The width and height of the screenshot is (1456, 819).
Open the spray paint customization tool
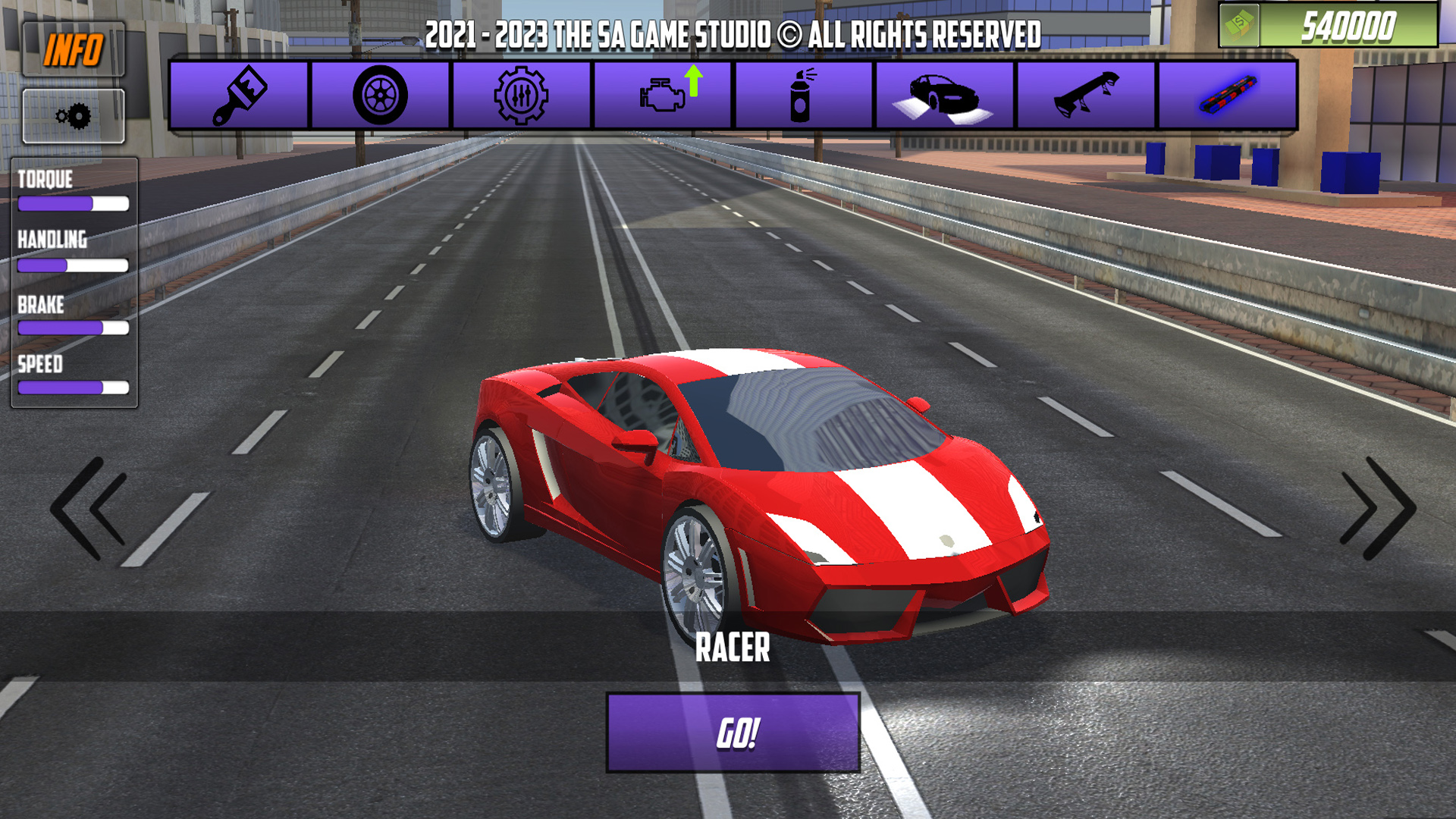pyautogui.click(x=804, y=95)
